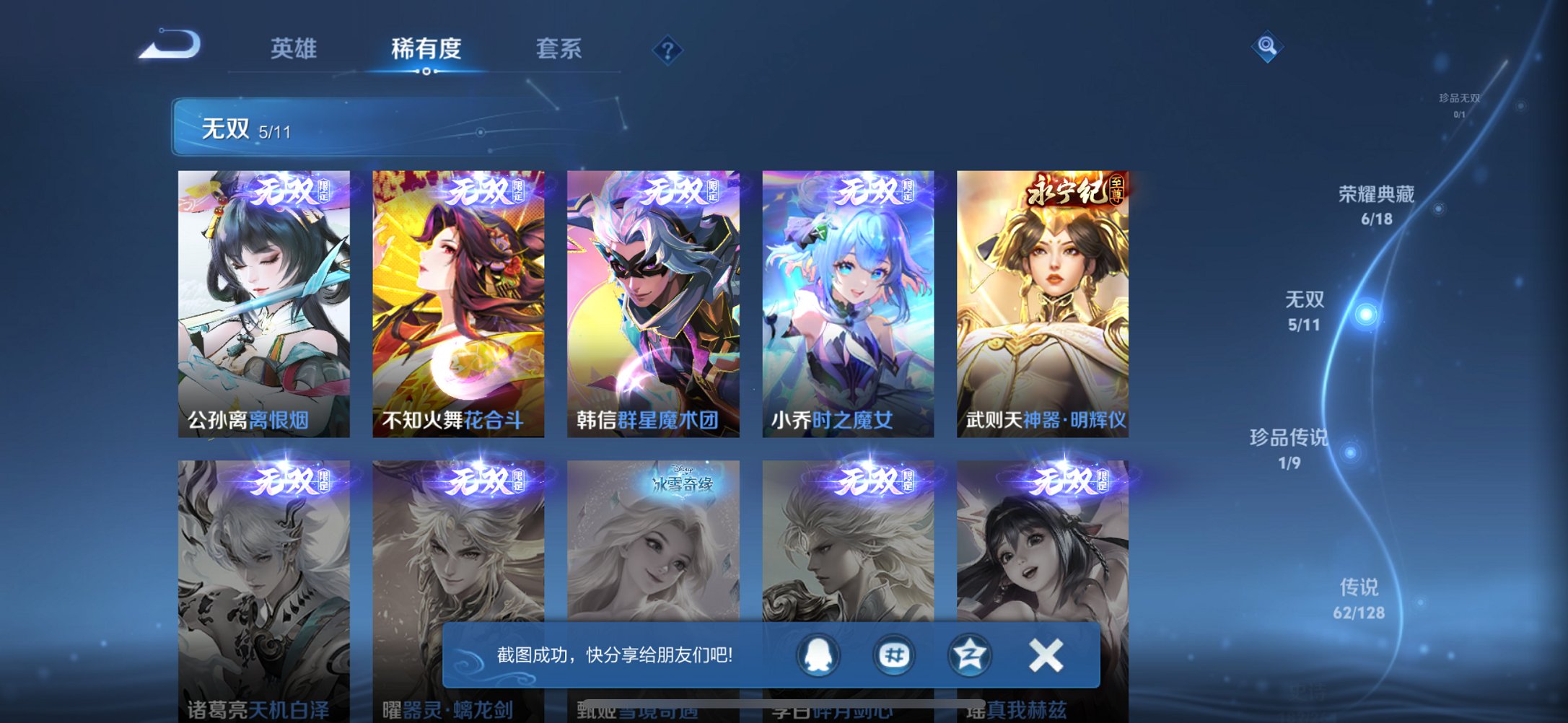
Task: Open the help question mark icon
Action: click(x=667, y=51)
